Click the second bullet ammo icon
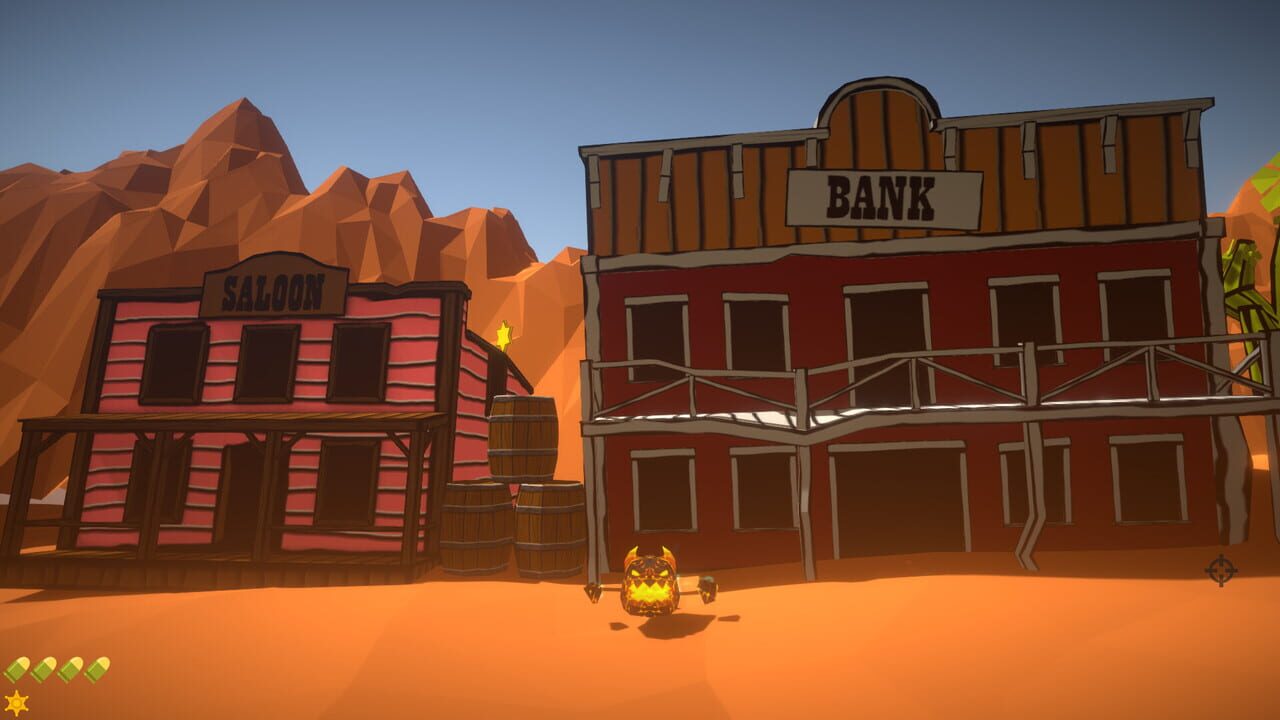 pos(43,668)
